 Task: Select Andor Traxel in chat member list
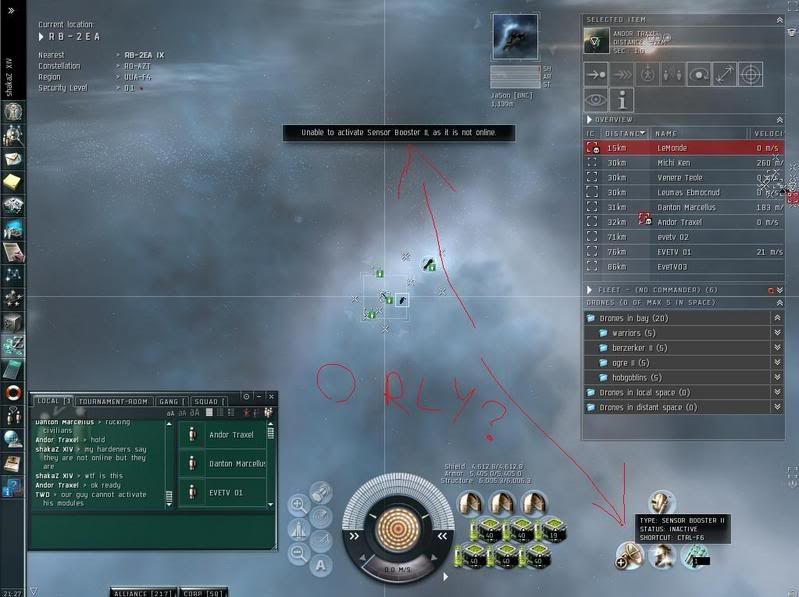click(x=229, y=435)
